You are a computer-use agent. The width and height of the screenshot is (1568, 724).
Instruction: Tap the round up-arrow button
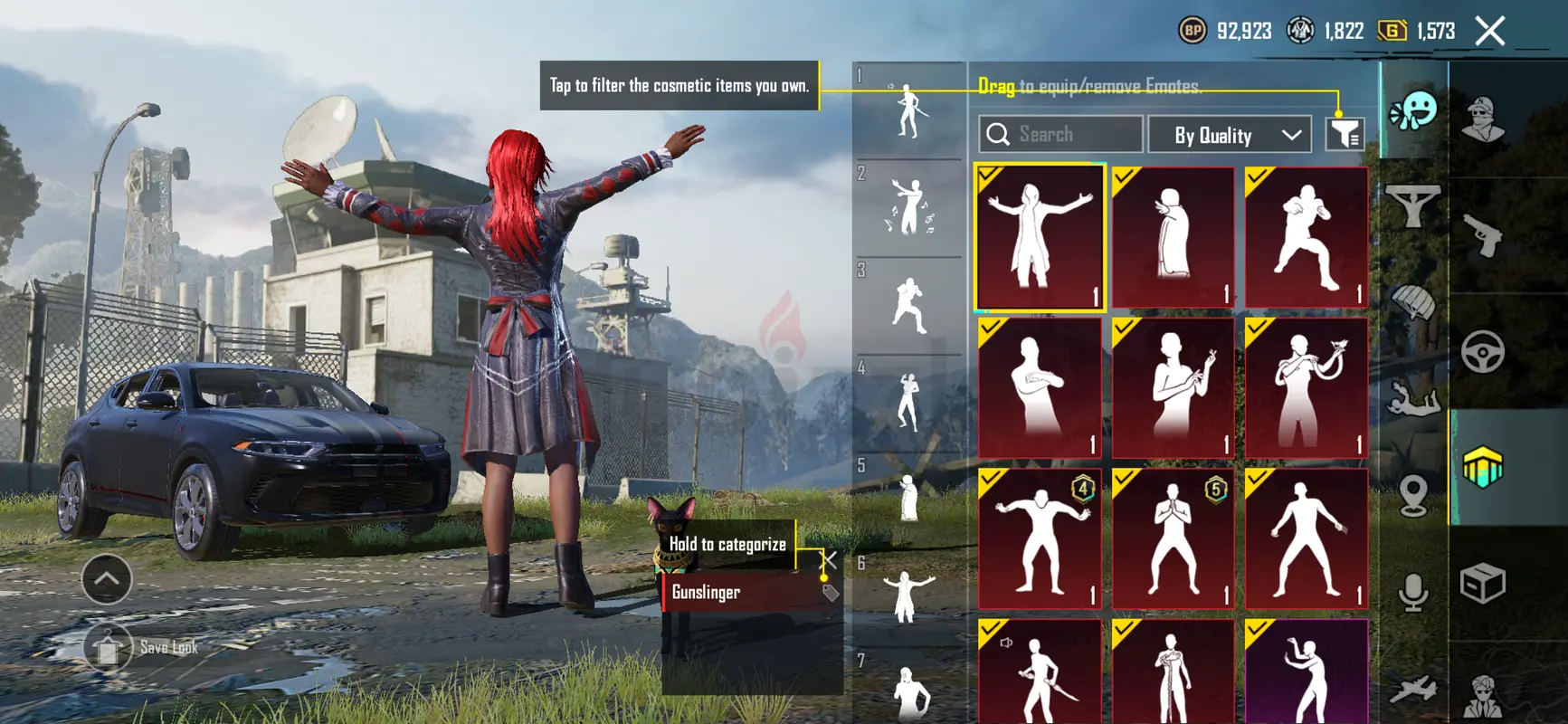[x=107, y=579]
